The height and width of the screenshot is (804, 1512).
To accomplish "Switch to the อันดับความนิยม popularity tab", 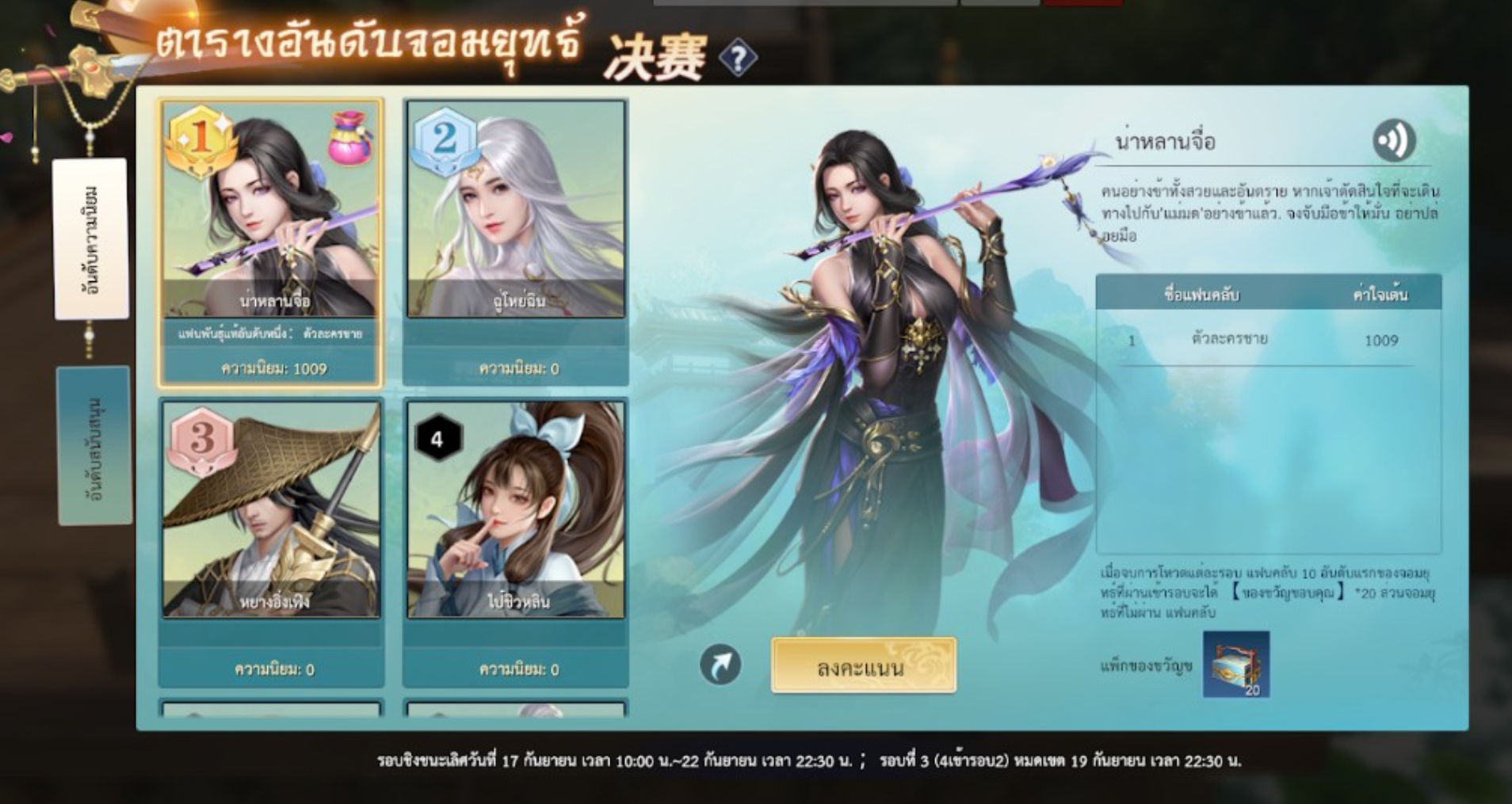I will (91, 239).
